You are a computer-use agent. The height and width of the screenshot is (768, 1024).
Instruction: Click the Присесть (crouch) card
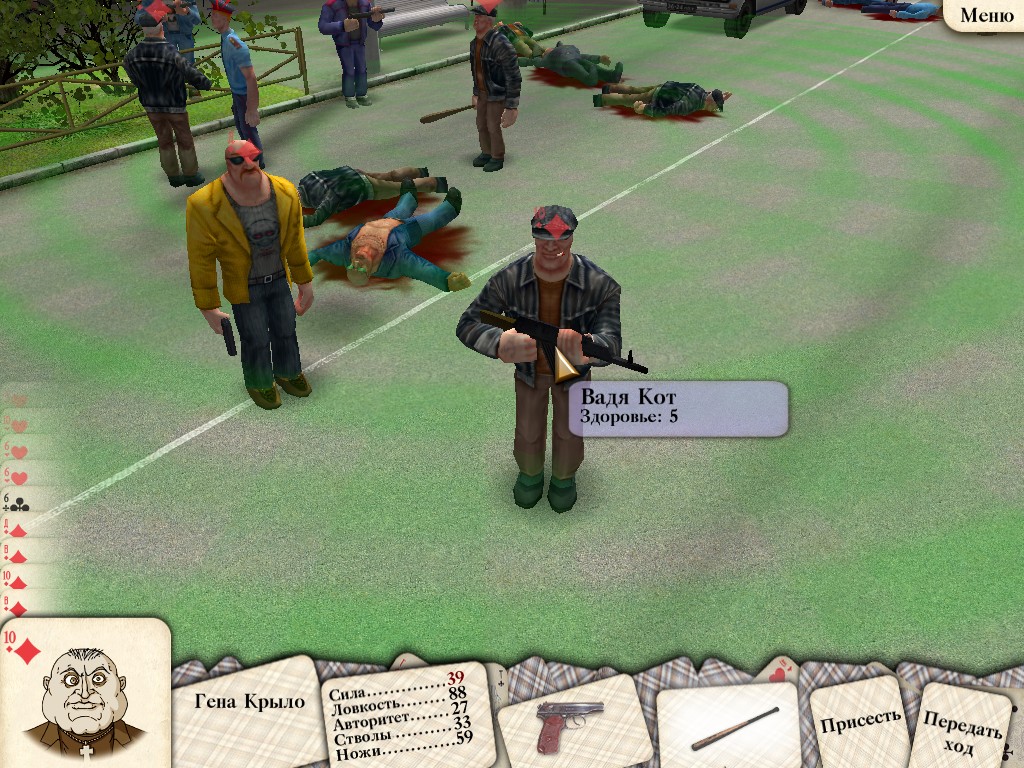pyautogui.click(x=859, y=722)
